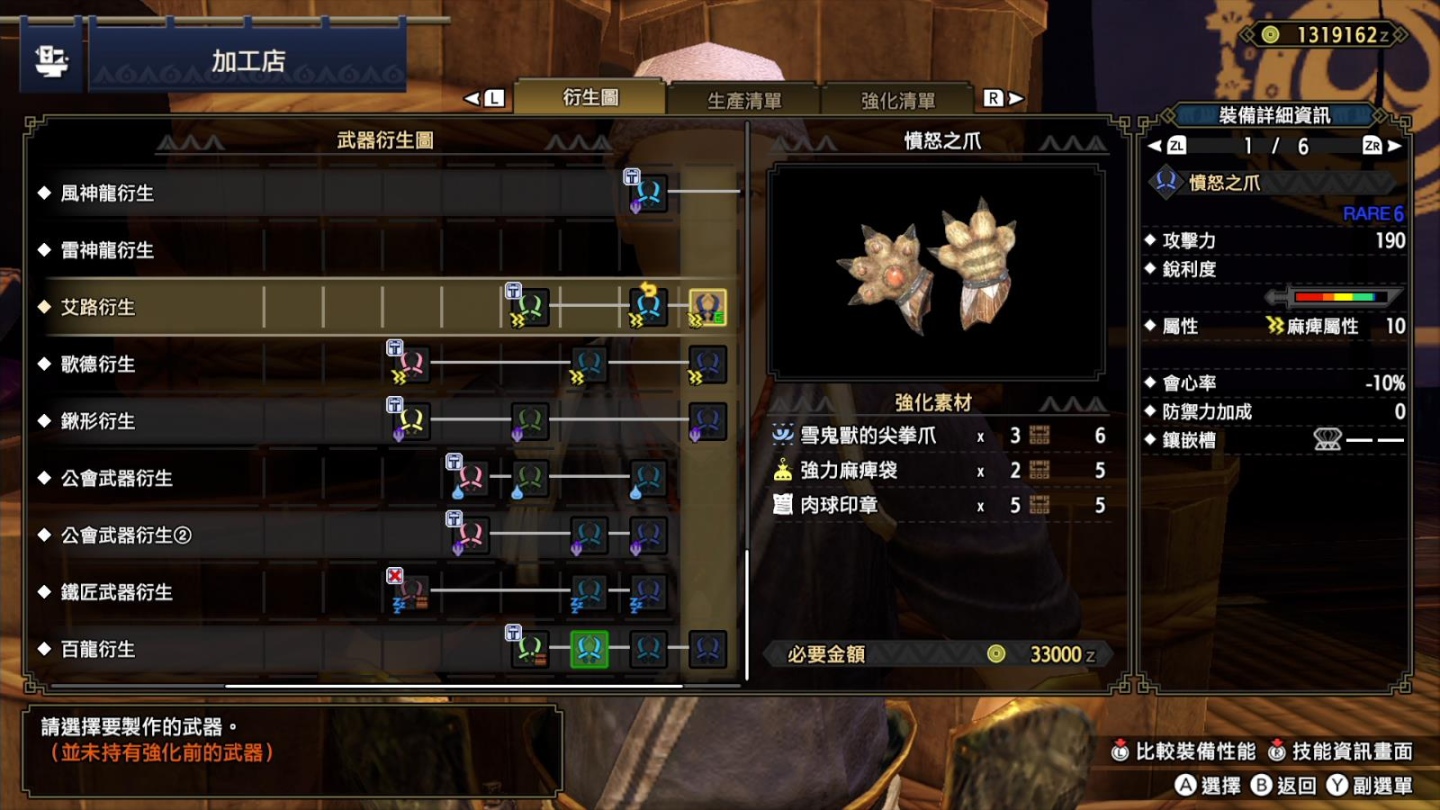
Task: Click the 風神龍衍生 weapon node icon
Action: tap(648, 193)
